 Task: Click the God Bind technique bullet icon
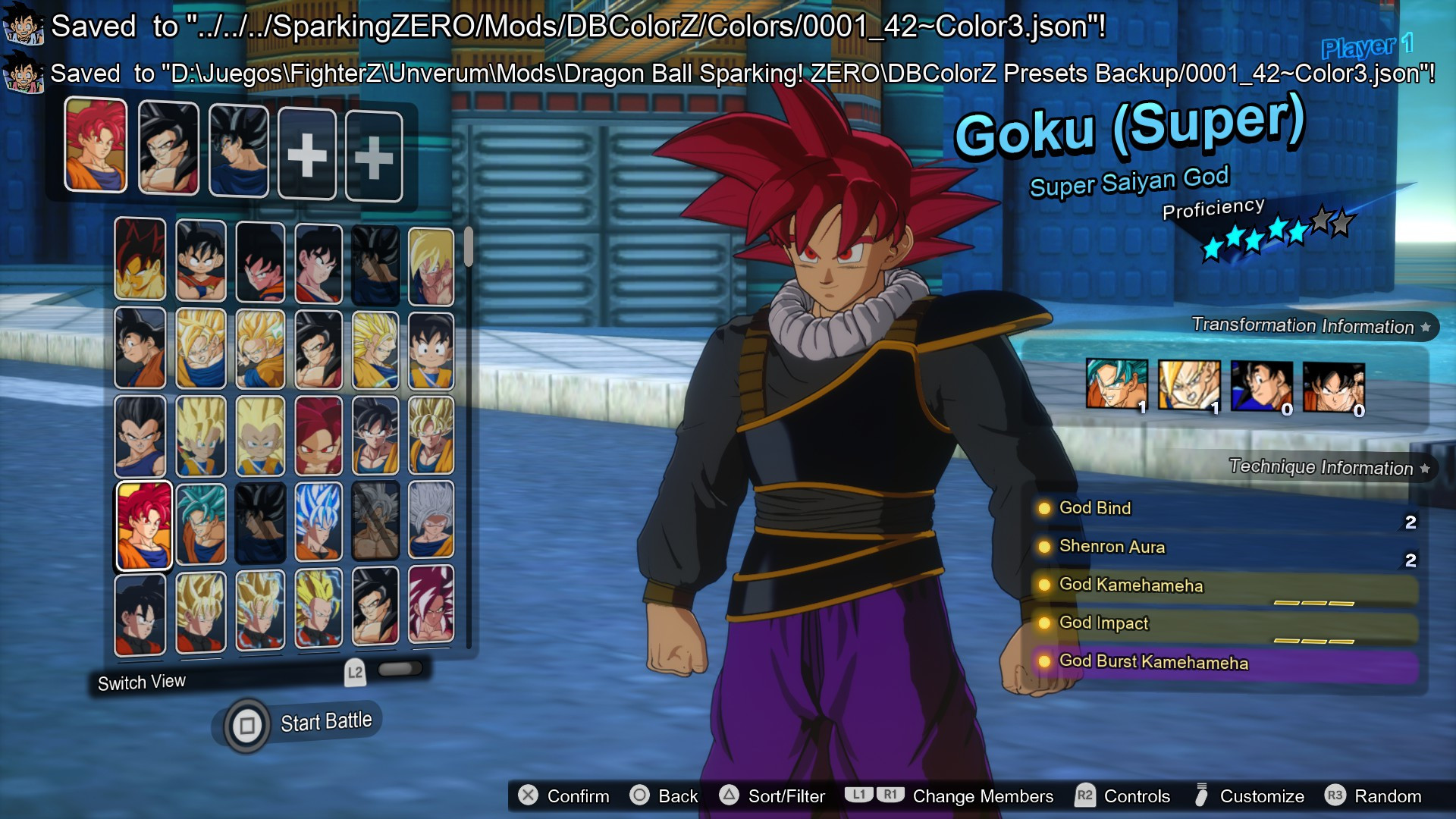[x=1046, y=509]
